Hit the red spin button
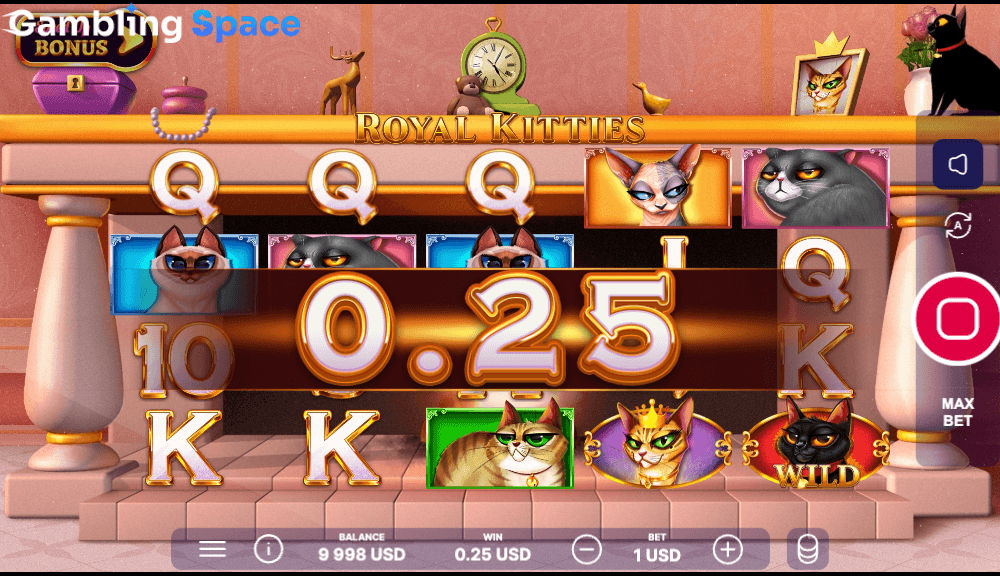The image size is (1000, 576). 957,318
